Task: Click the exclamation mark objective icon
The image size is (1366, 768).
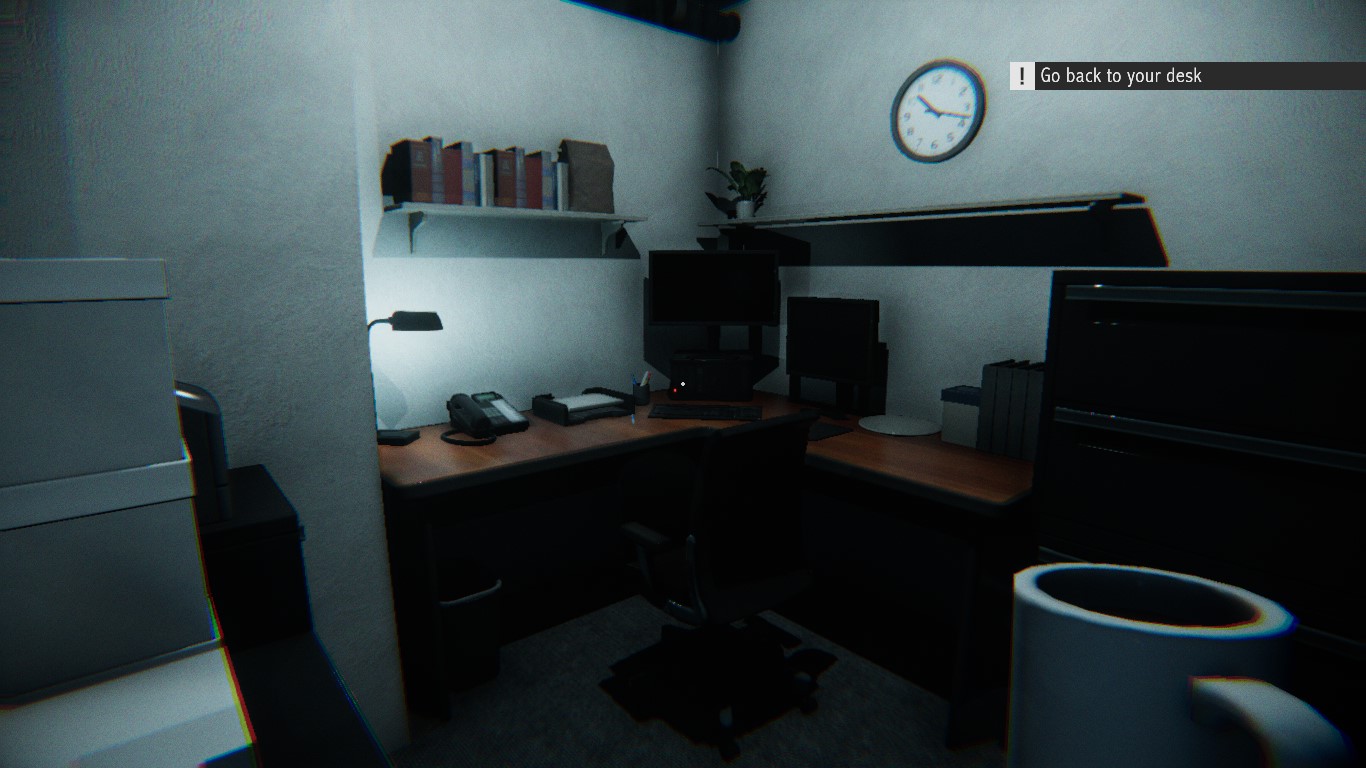Action: tap(1021, 75)
